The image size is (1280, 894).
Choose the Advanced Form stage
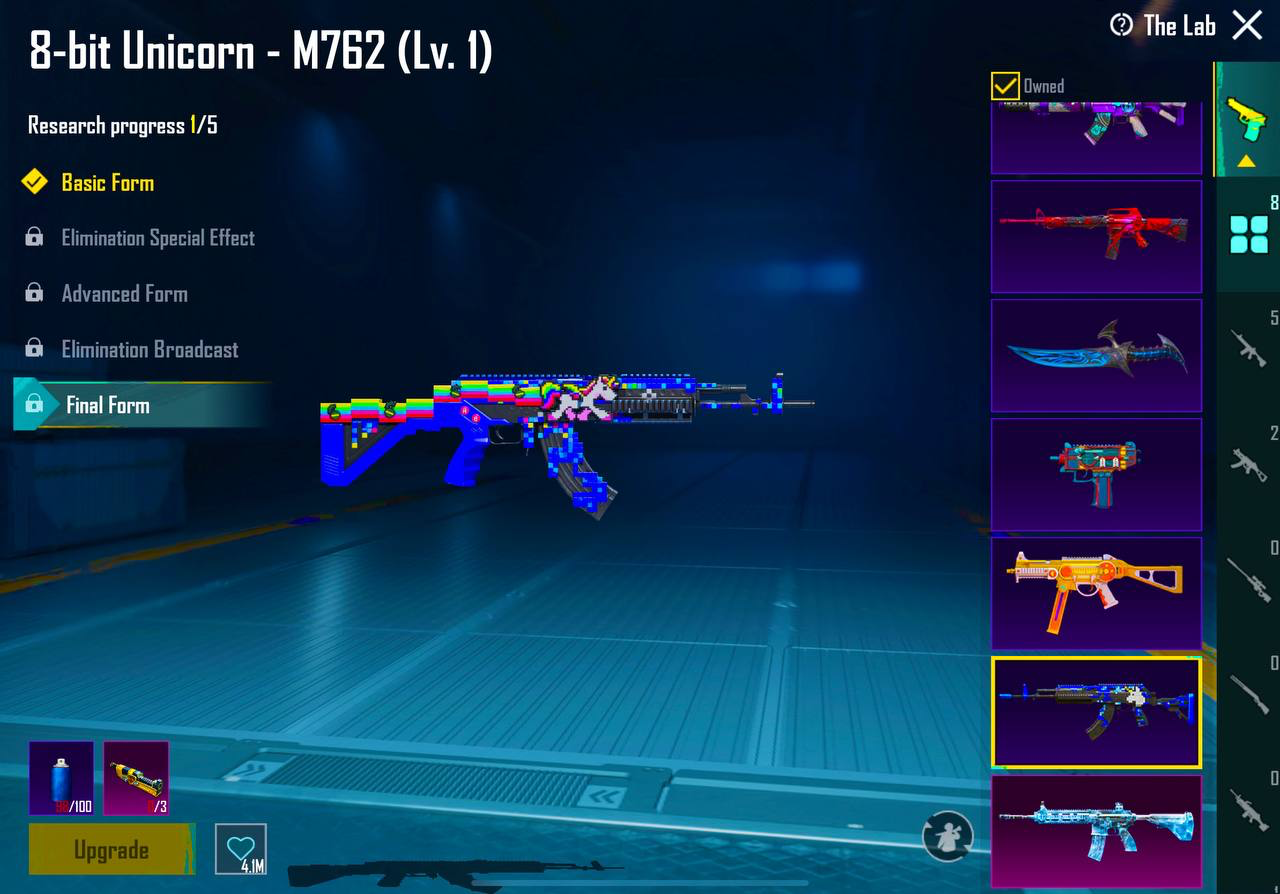tap(124, 294)
